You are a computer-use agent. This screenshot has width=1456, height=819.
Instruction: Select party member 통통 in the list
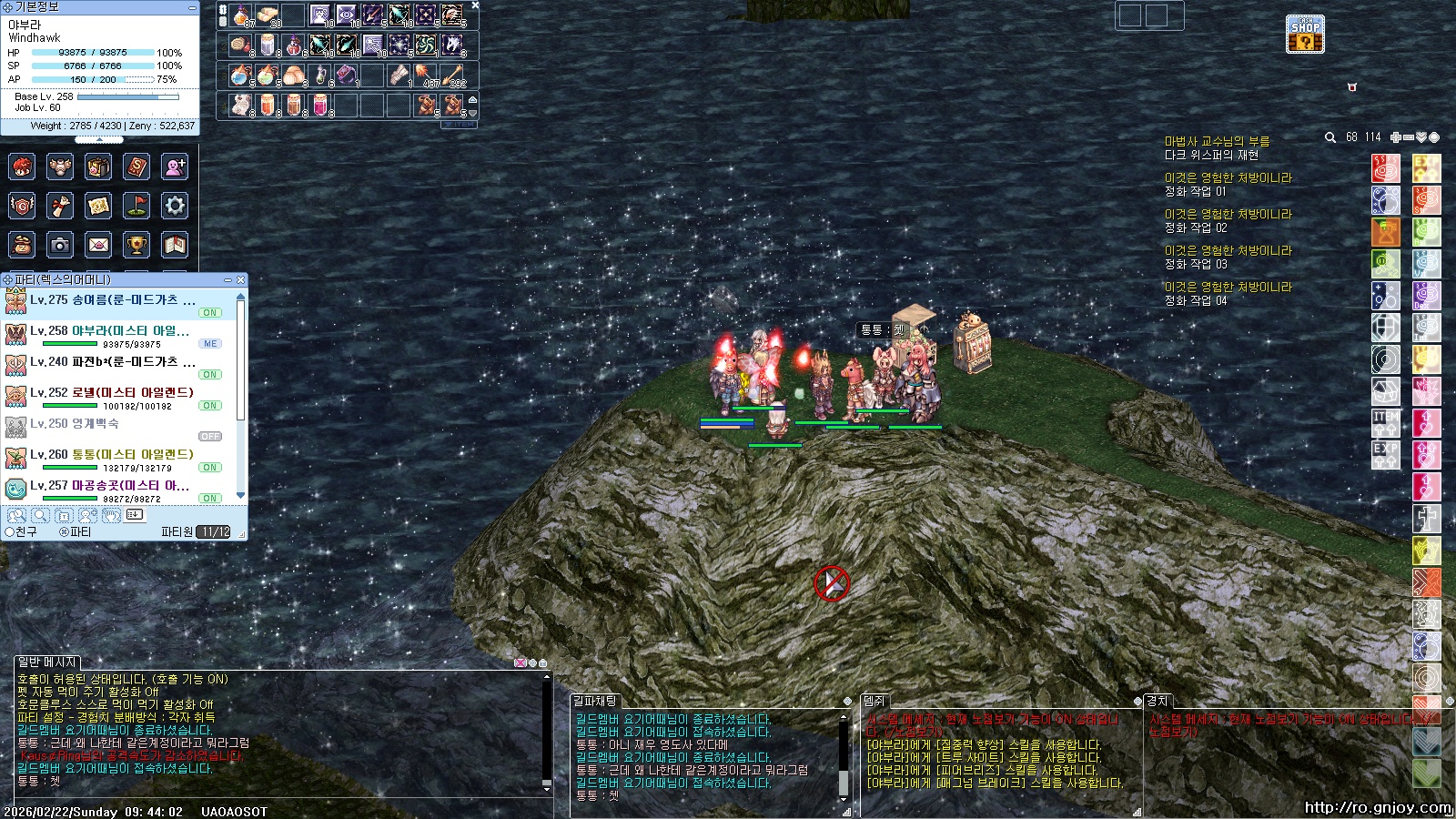132,455
